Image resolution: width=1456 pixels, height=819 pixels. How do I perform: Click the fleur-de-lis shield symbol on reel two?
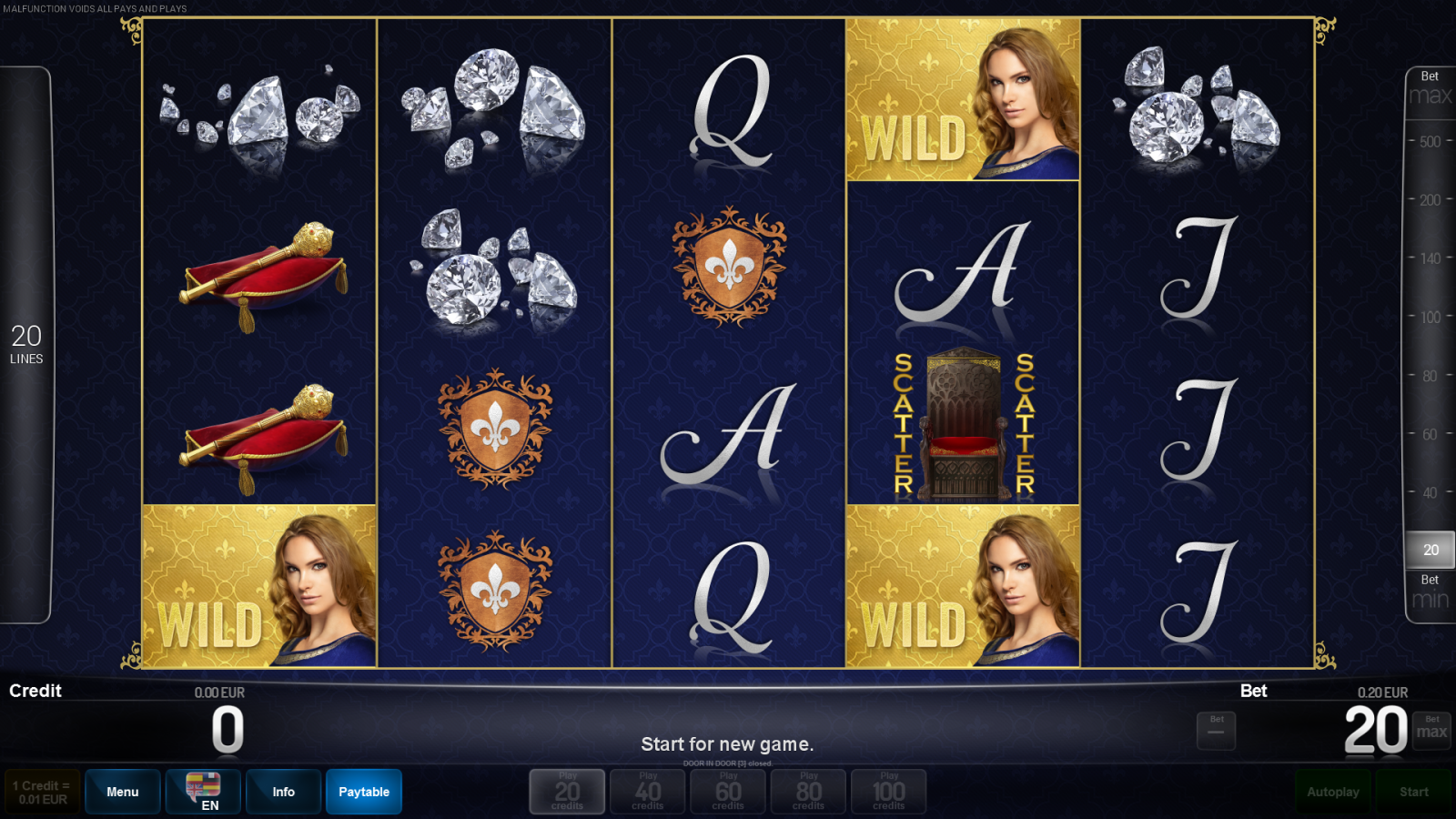pyautogui.click(x=493, y=428)
